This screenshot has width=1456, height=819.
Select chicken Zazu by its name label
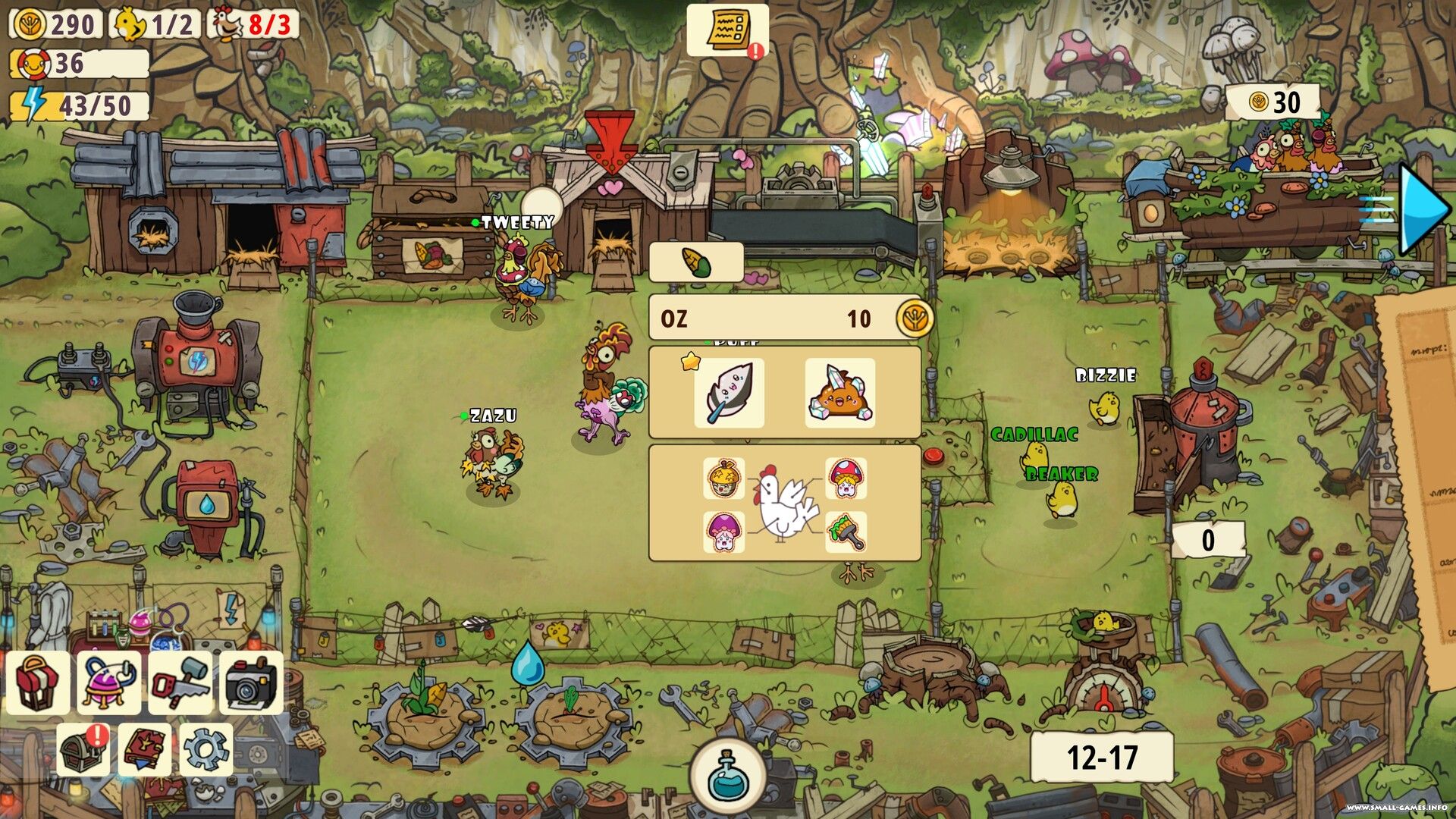(493, 416)
